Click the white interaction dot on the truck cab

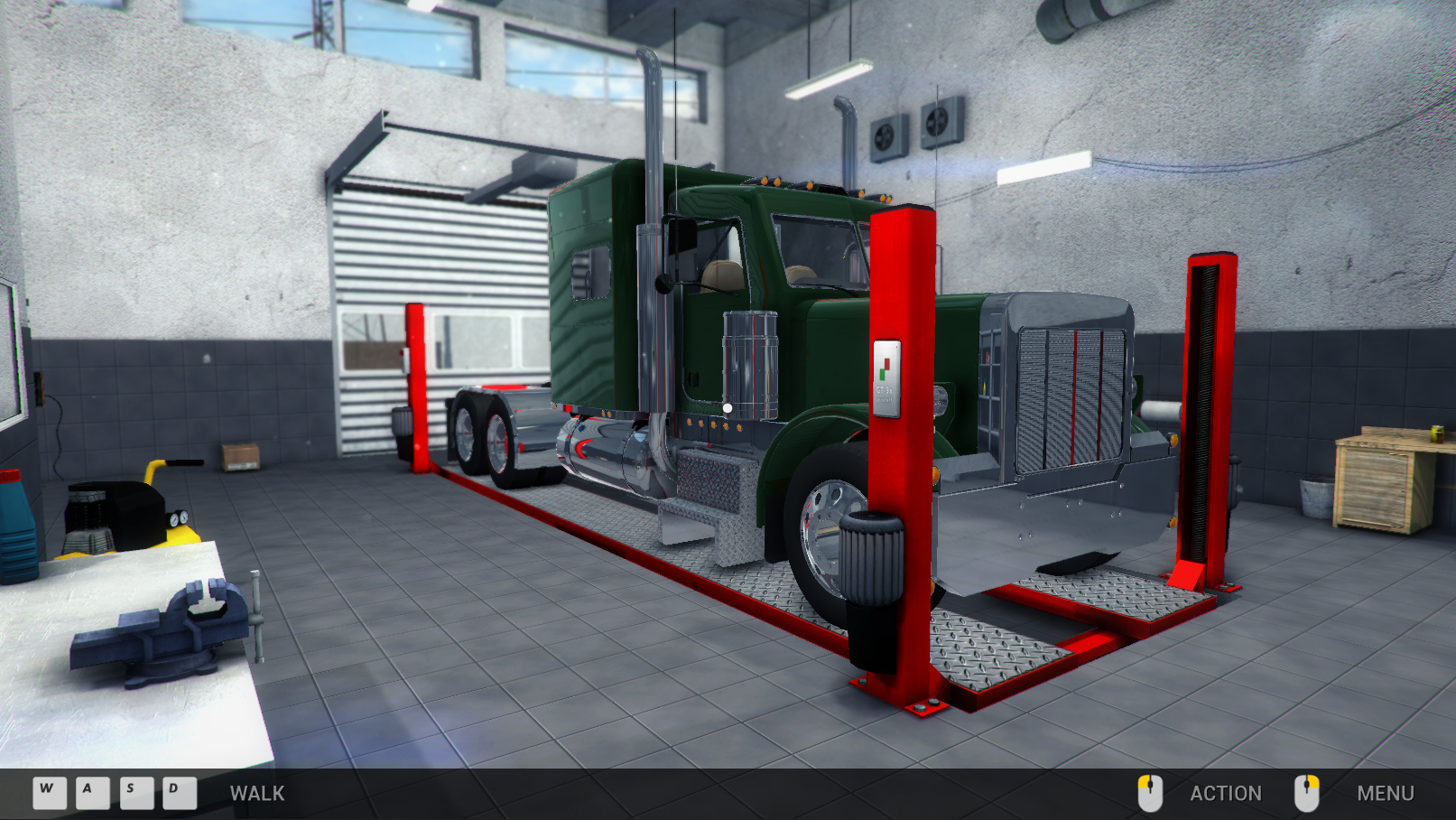(728, 408)
